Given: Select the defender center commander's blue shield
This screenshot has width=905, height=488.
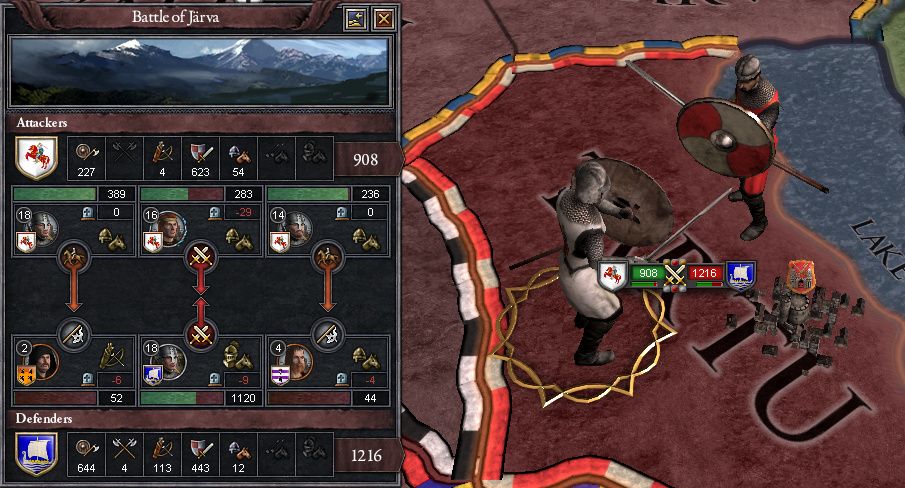Looking at the screenshot, I should [x=154, y=375].
